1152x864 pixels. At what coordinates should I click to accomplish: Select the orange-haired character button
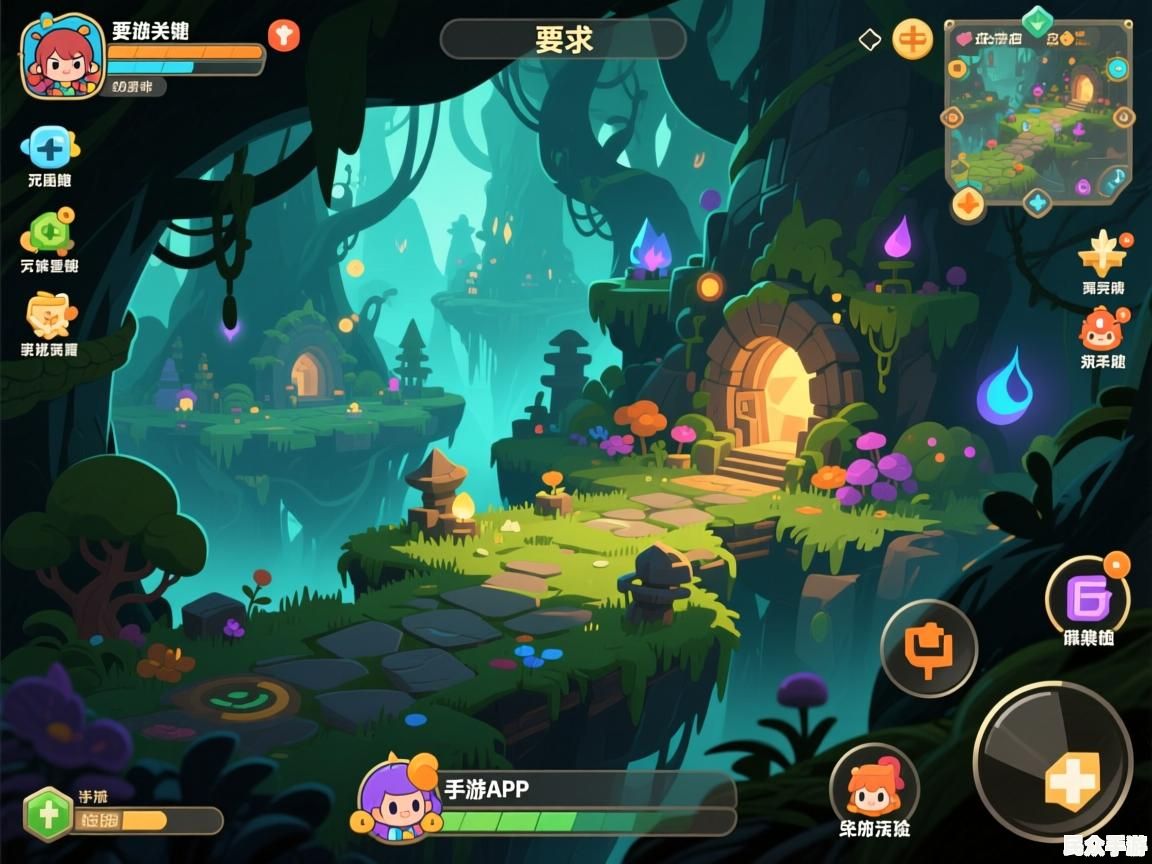tap(872, 785)
